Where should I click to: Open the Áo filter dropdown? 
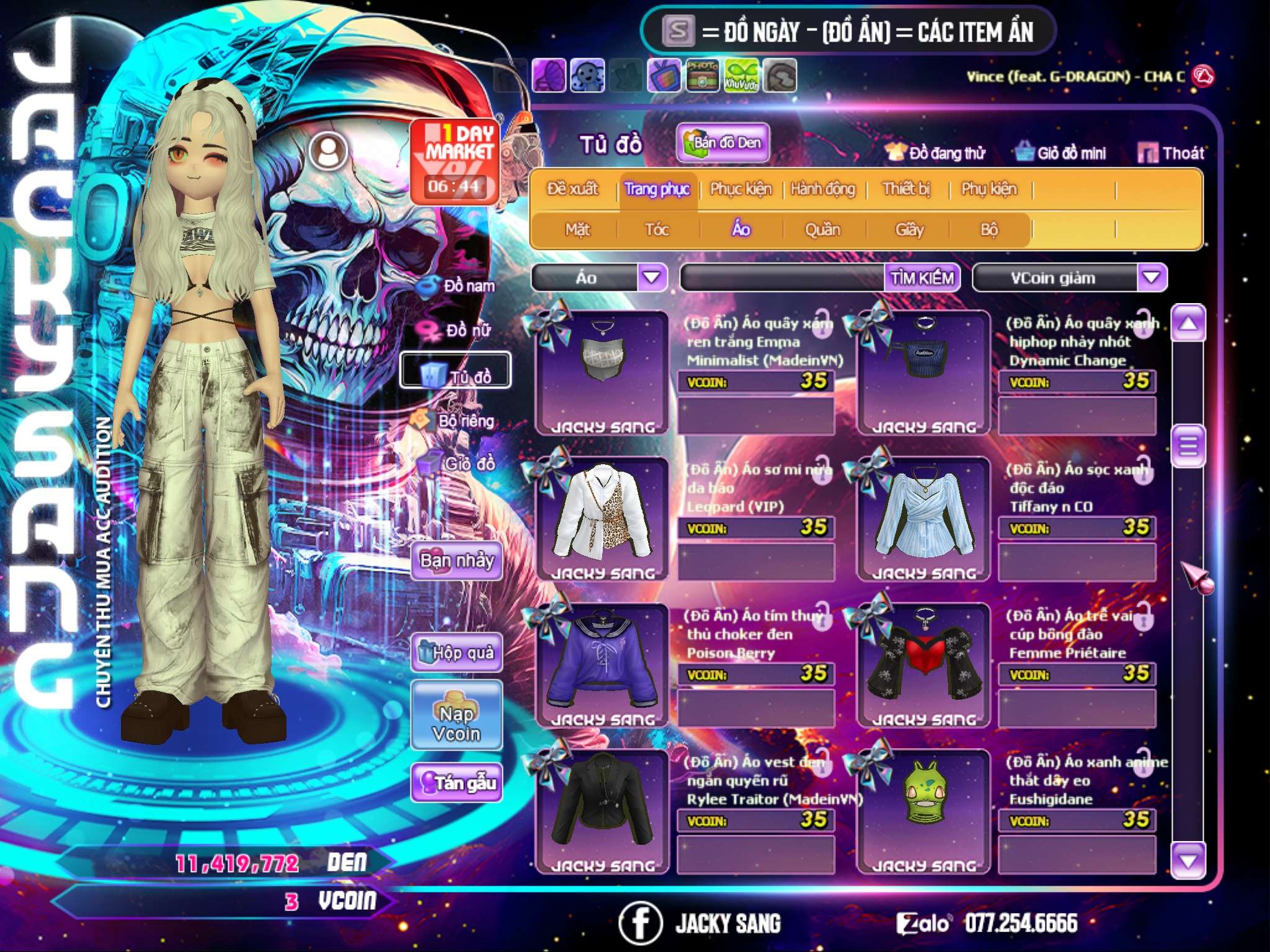tap(652, 277)
